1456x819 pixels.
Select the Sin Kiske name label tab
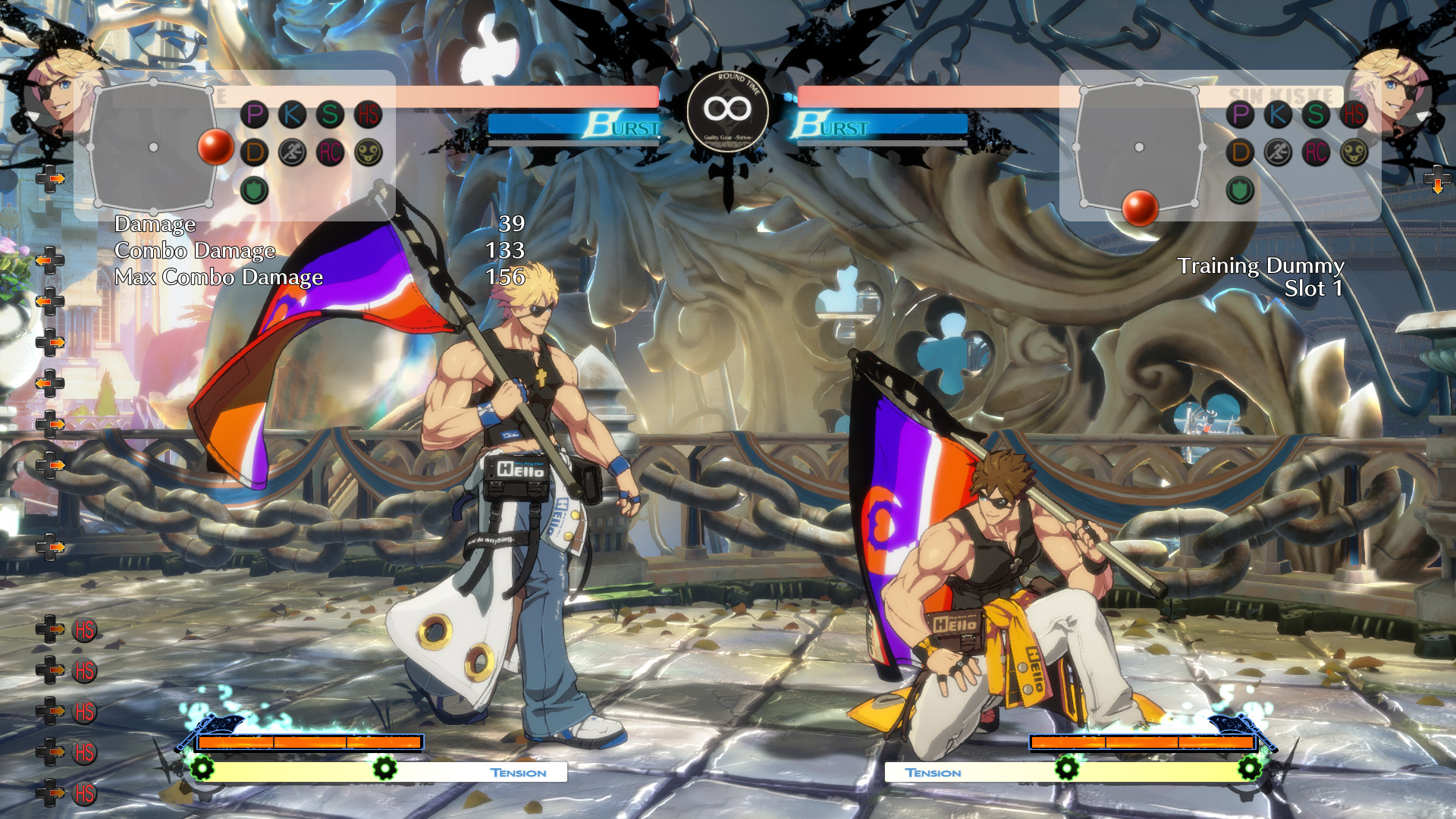tap(1280, 94)
